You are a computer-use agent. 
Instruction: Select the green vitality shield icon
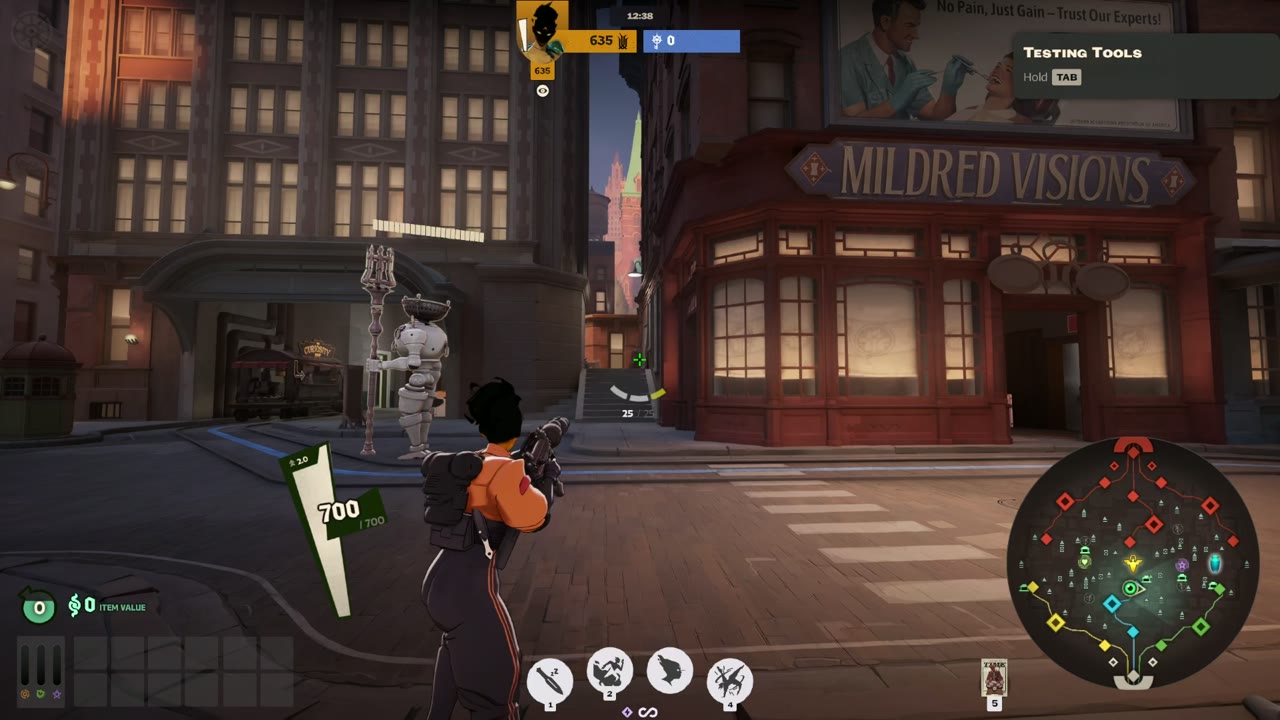coord(41,693)
